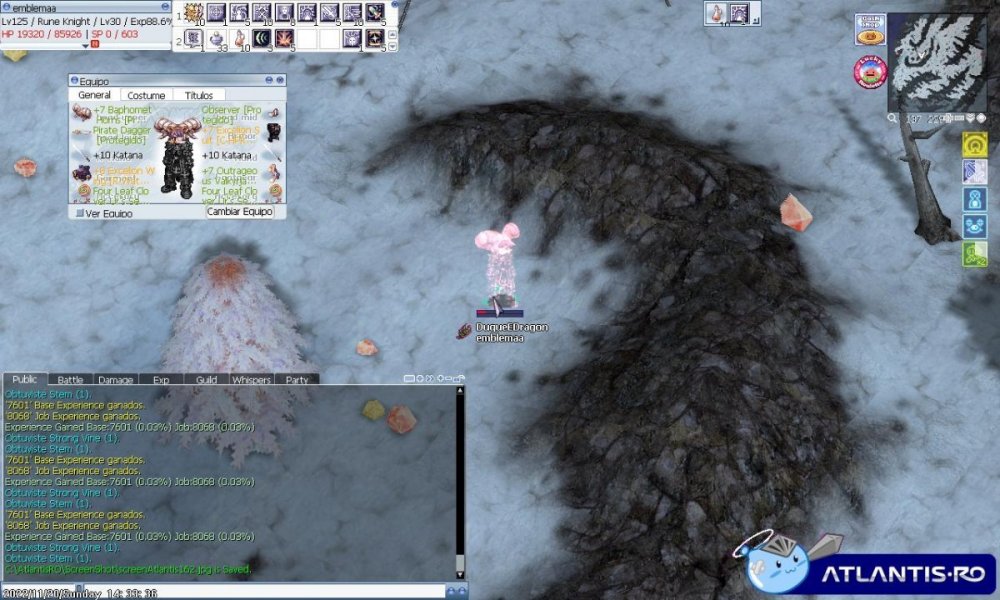Close the Equipo window
The image size is (1000, 600).
pyautogui.click(x=279, y=80)
